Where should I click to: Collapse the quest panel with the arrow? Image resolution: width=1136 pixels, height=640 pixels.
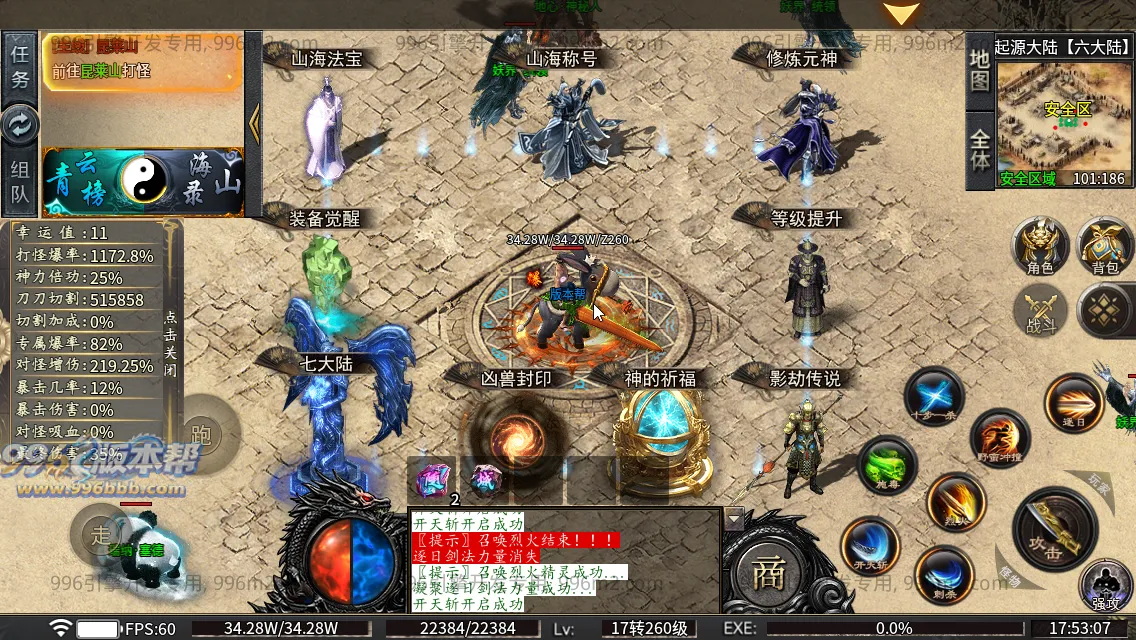click(254, 123)
